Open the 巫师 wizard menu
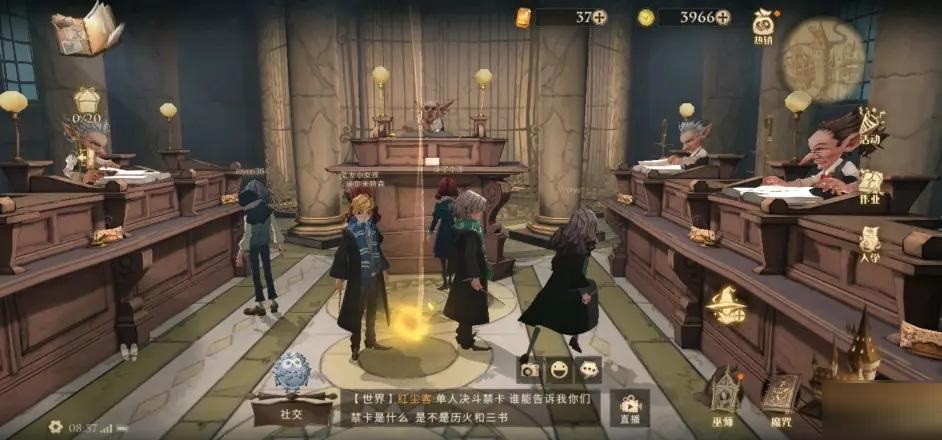 725,391
